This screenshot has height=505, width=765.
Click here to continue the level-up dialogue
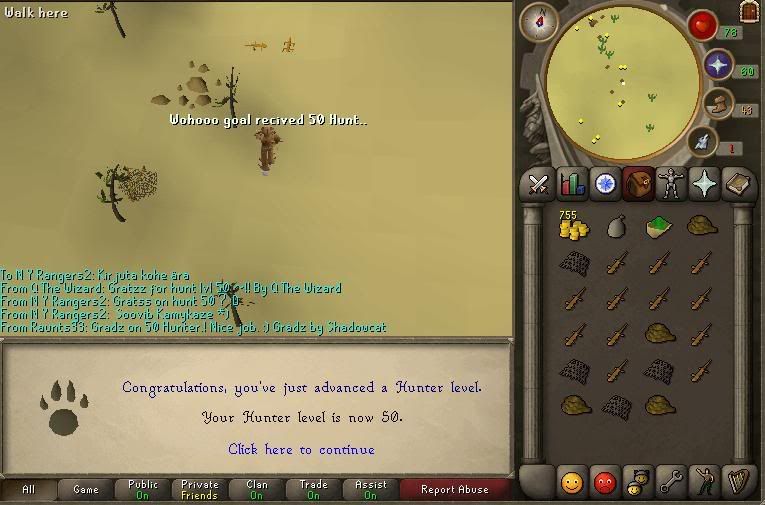click(x=301, y=450)
